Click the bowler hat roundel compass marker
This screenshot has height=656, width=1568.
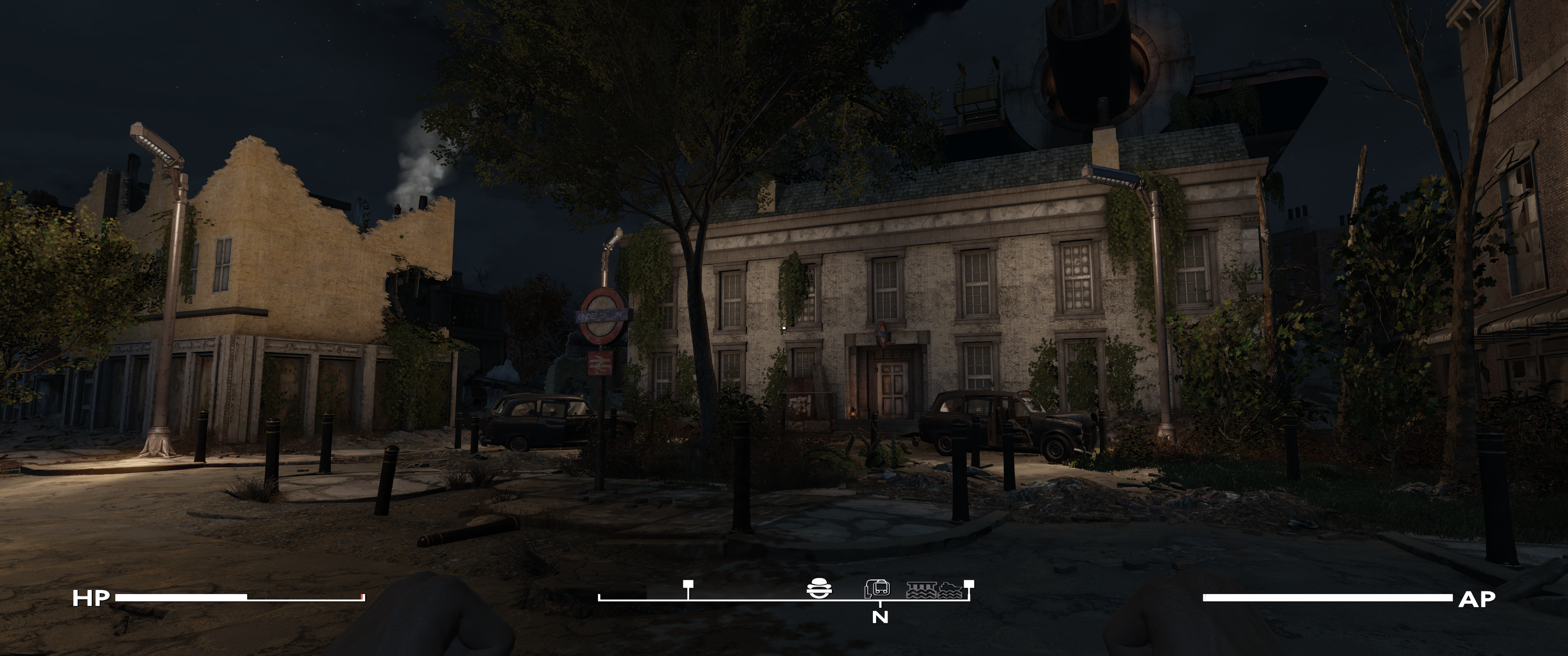pos(818,589)
